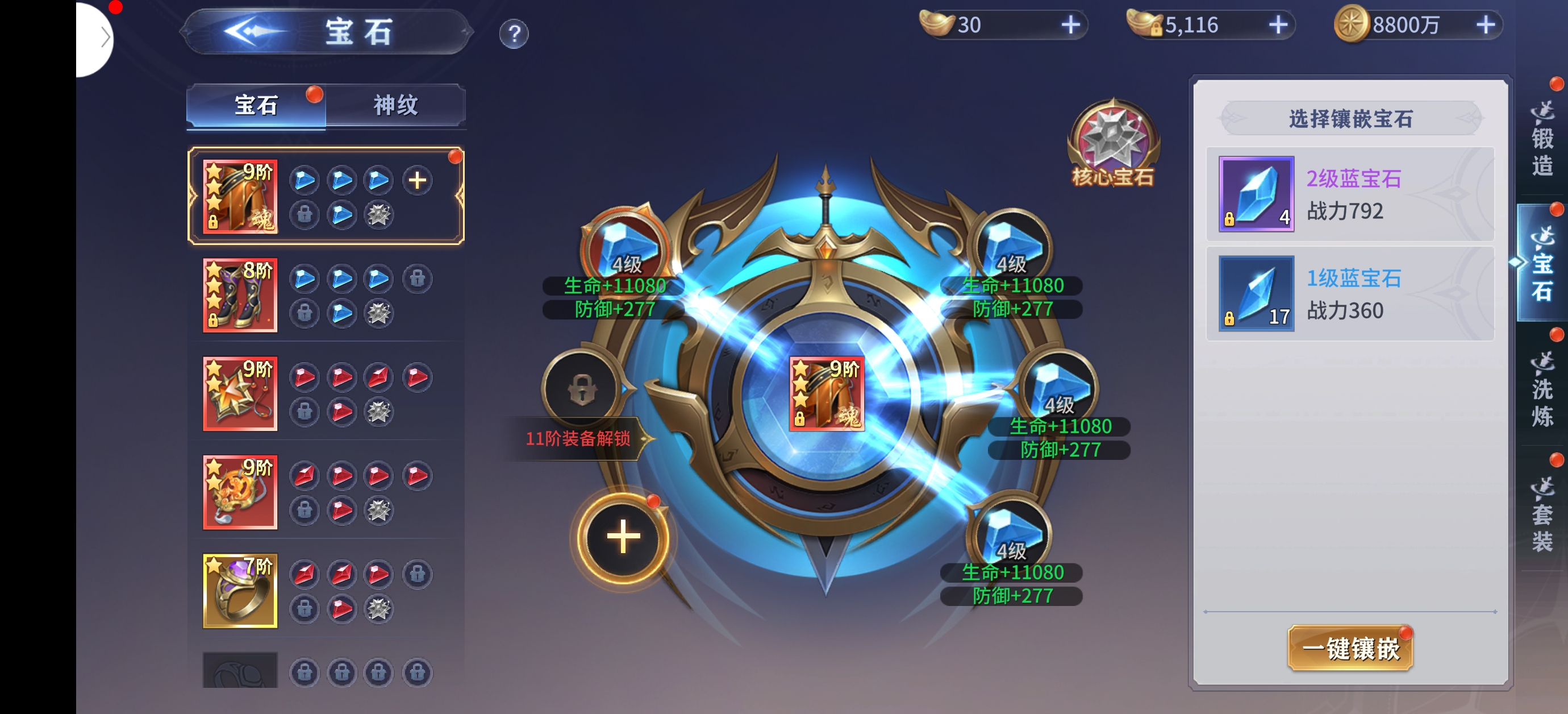Open the 锻造 side menu

click(x=1541, y=140)
